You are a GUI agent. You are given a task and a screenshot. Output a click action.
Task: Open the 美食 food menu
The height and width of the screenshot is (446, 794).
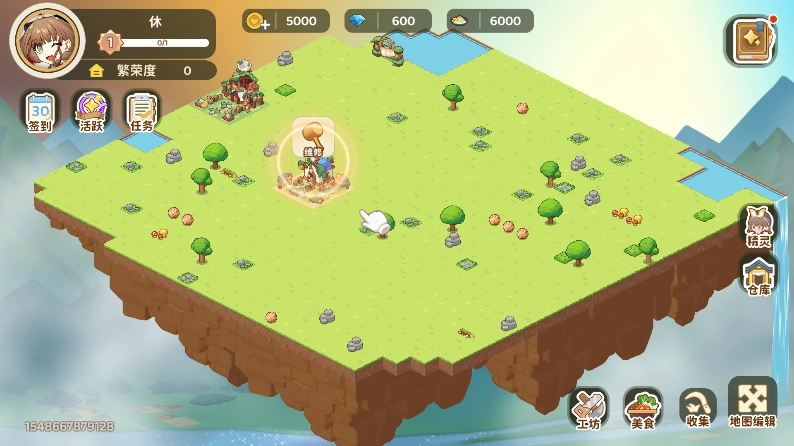point(643,408)
